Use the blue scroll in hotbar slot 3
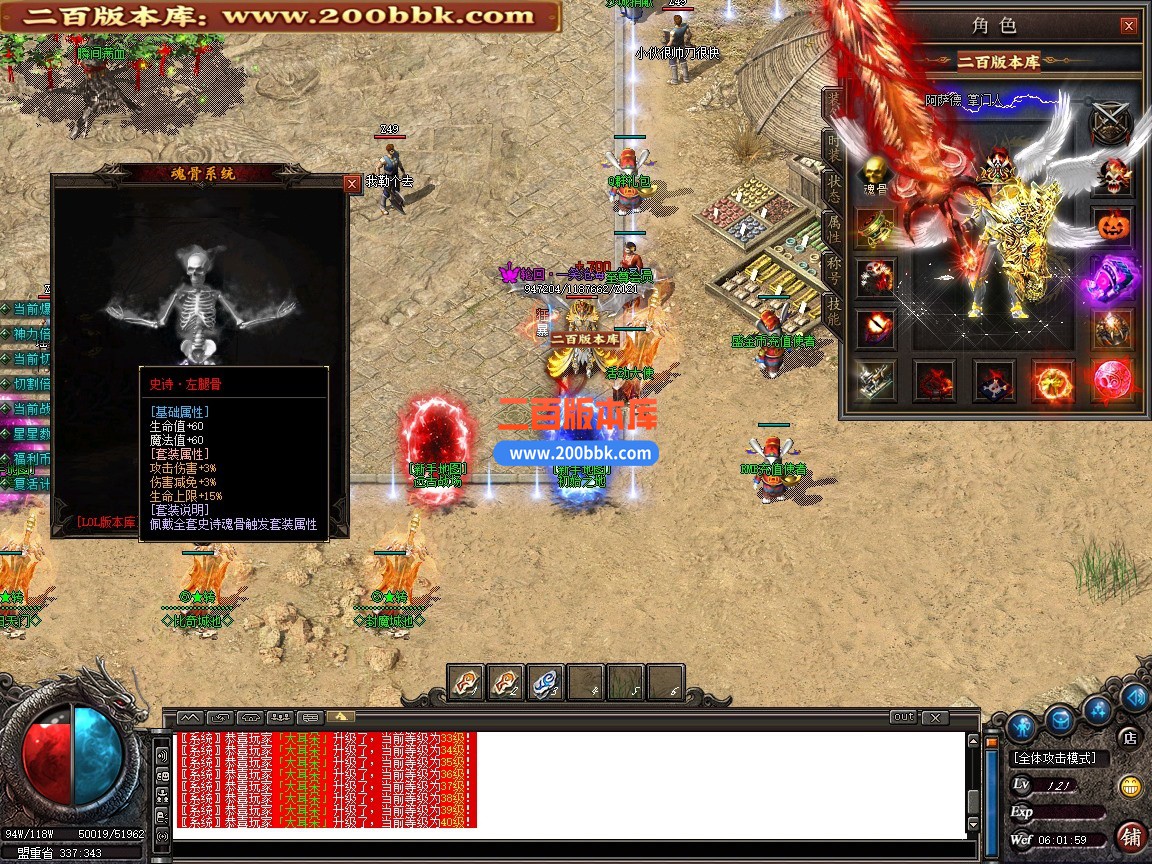 [x=545, y=683]
